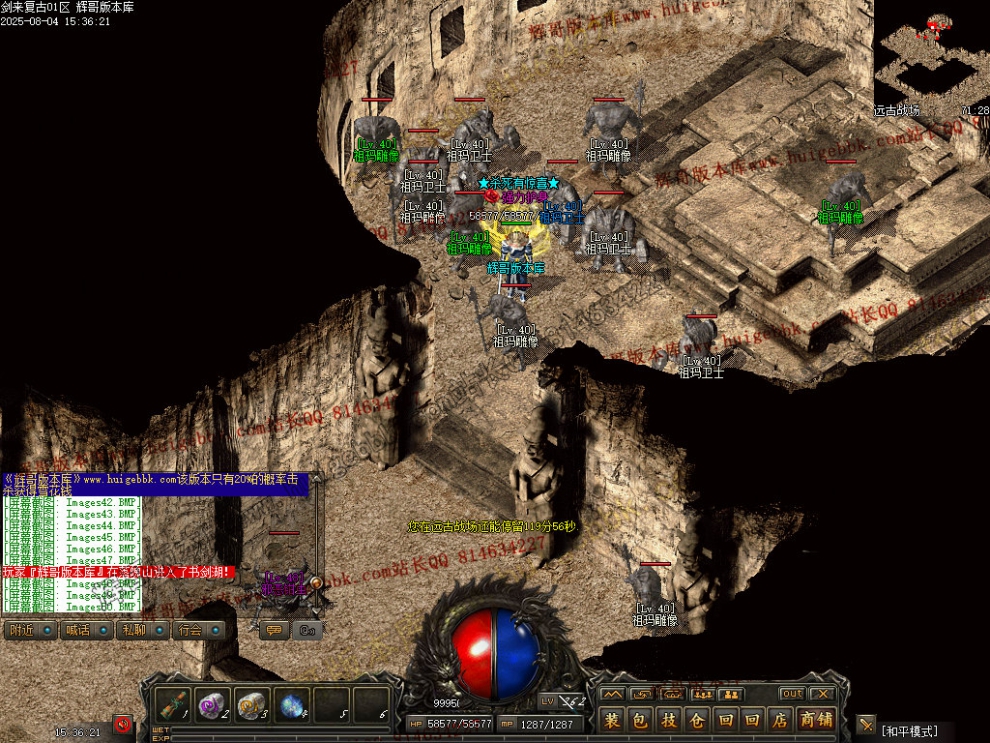Switch to the 行会 guild chat channel
This screenshot has width=990, height=743.
tap(189, 630)
